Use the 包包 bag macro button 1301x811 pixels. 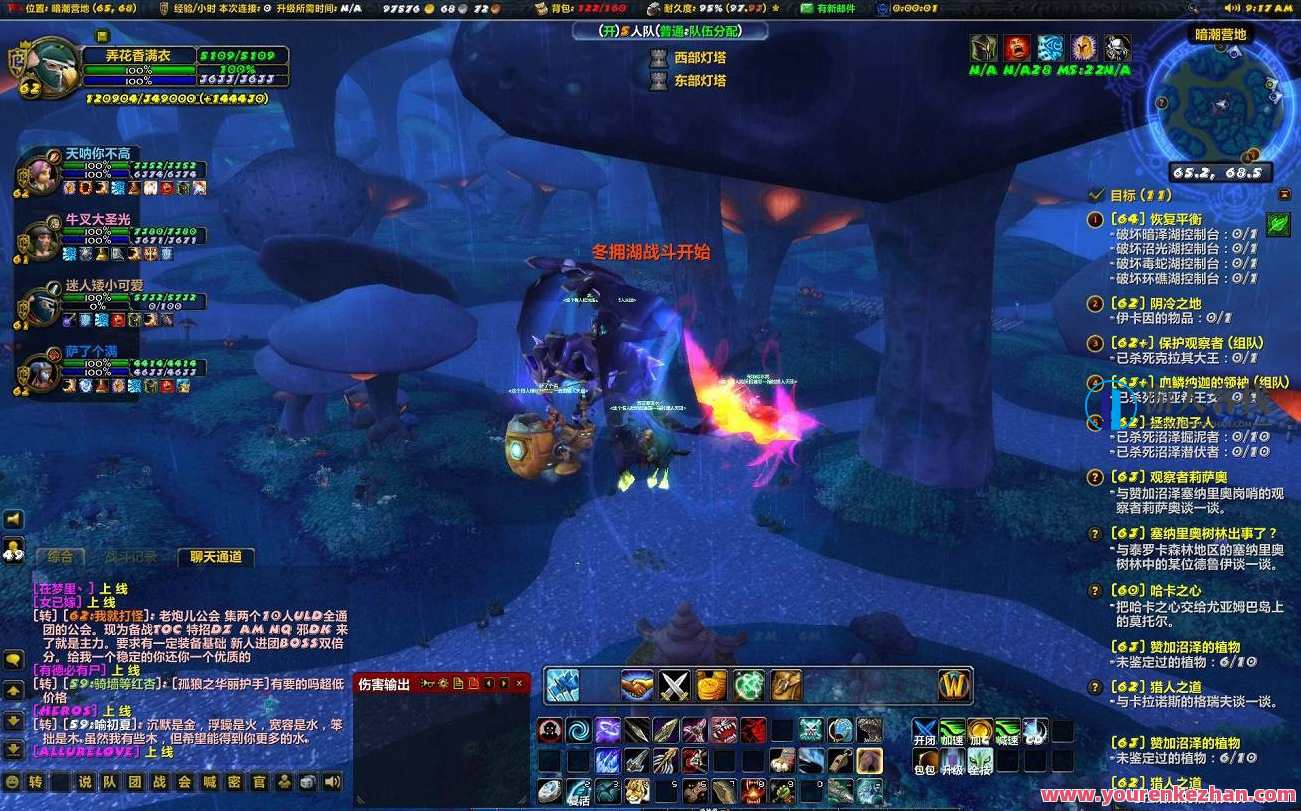(925, 760)
